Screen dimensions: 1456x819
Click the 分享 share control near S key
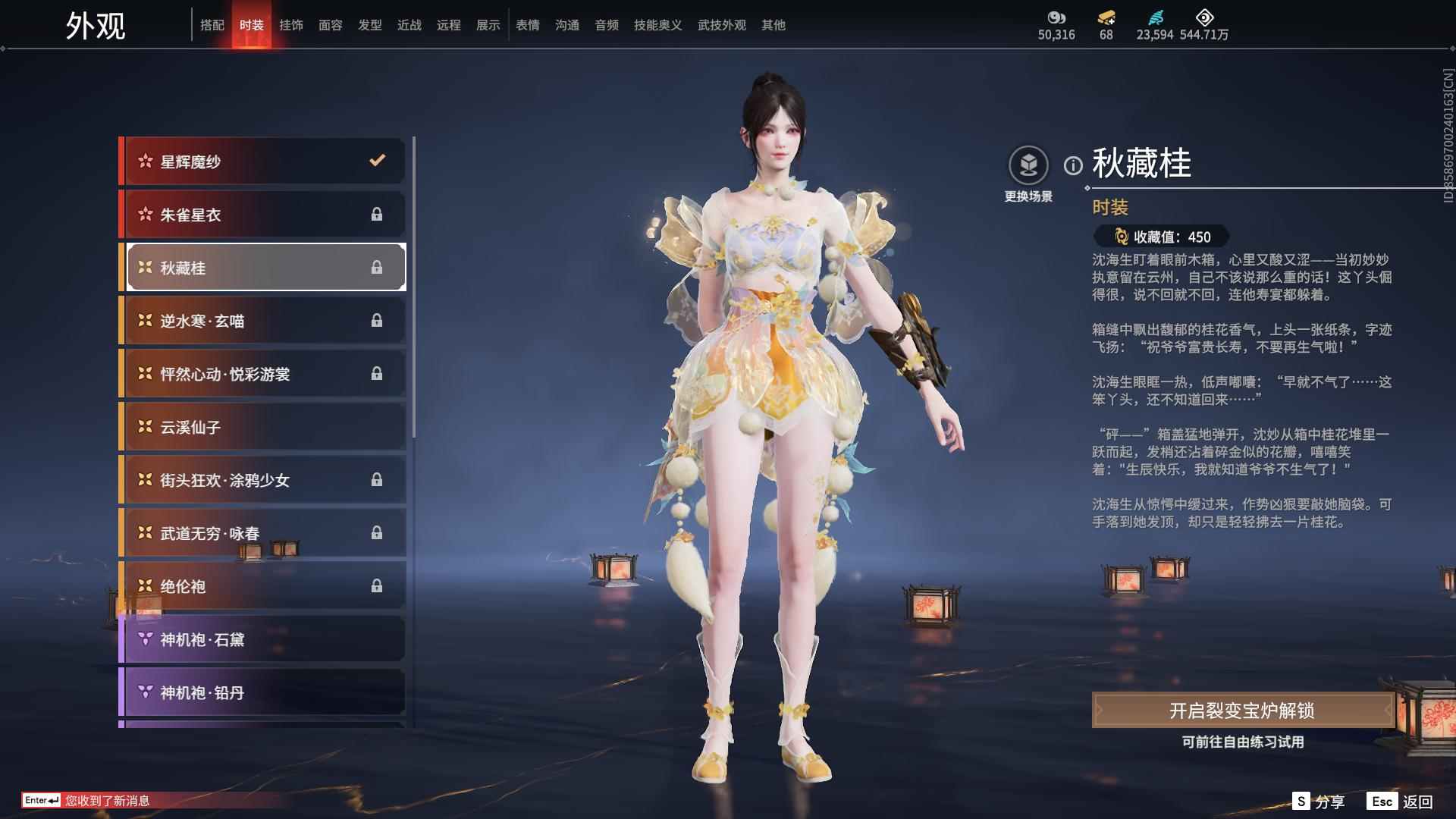[1329, 800]
